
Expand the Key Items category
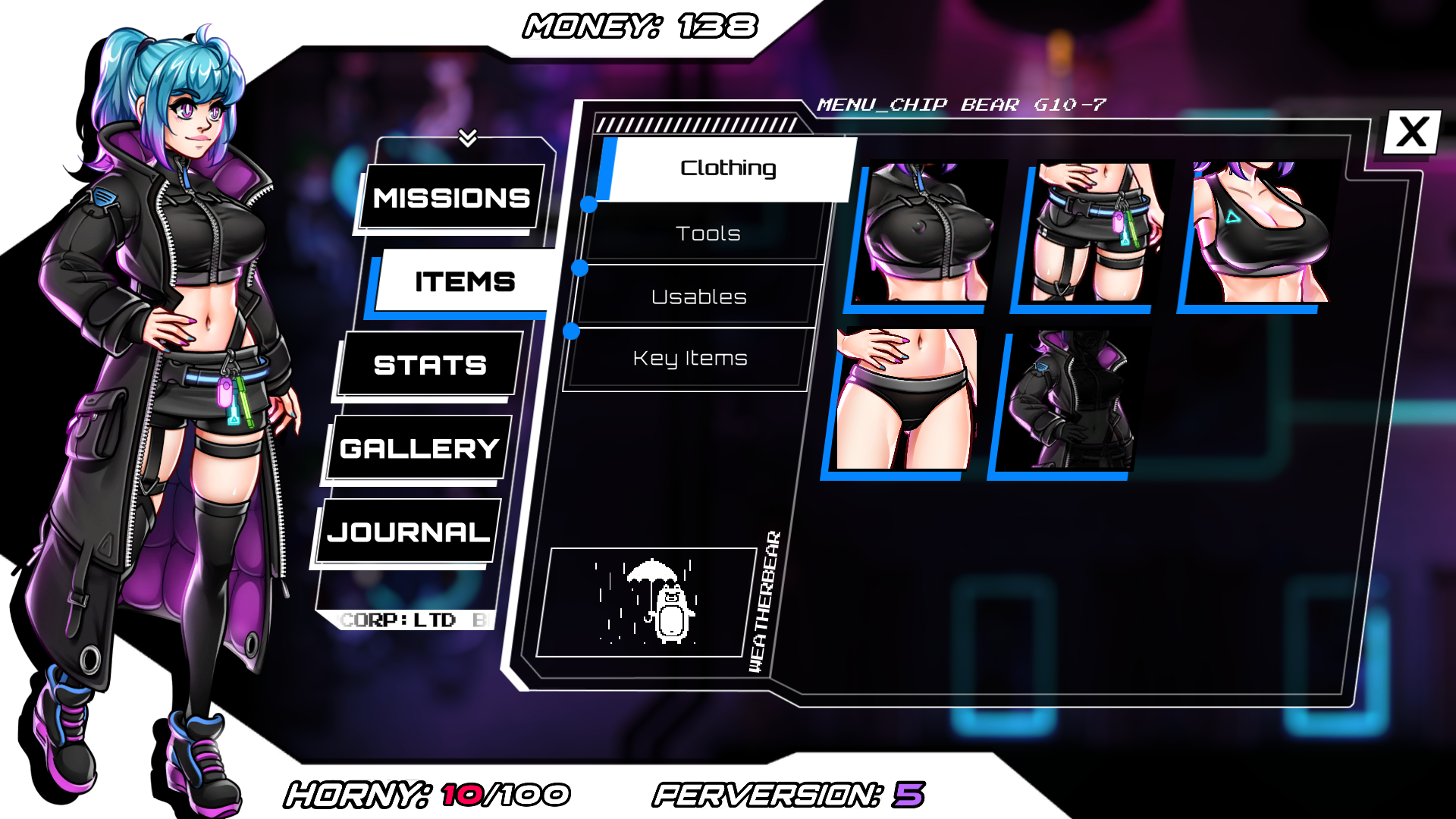(x=690, y=357)
